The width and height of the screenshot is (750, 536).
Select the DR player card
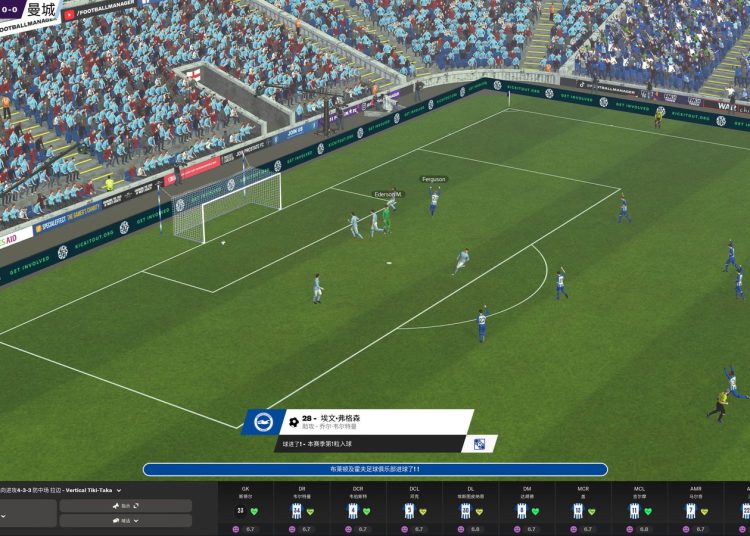[302, 508]
